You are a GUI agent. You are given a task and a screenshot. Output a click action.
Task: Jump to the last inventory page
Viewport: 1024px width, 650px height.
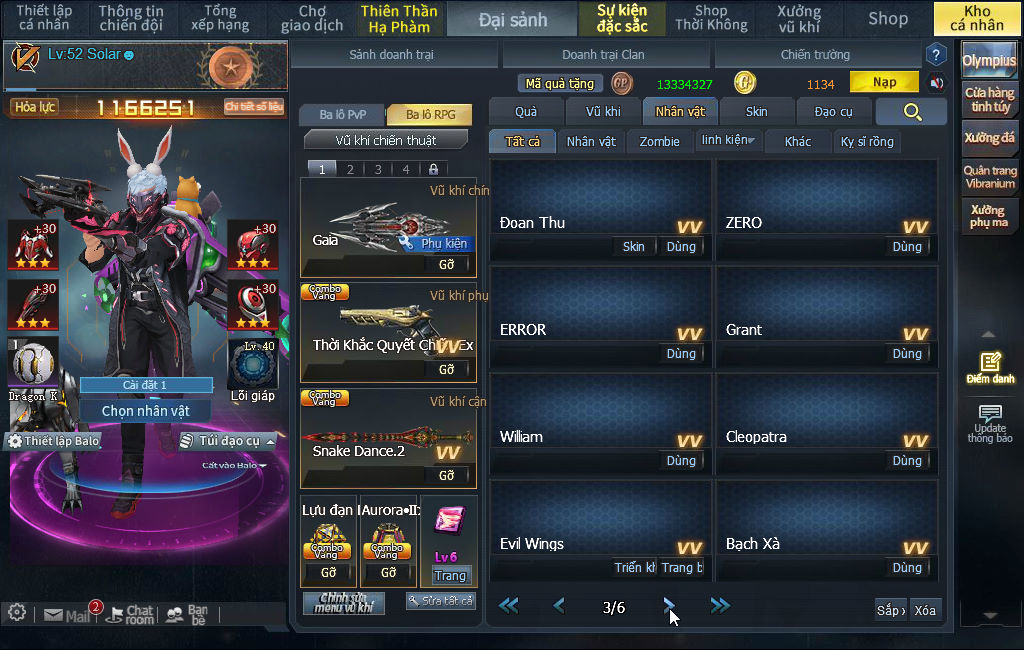click(720, 605)
